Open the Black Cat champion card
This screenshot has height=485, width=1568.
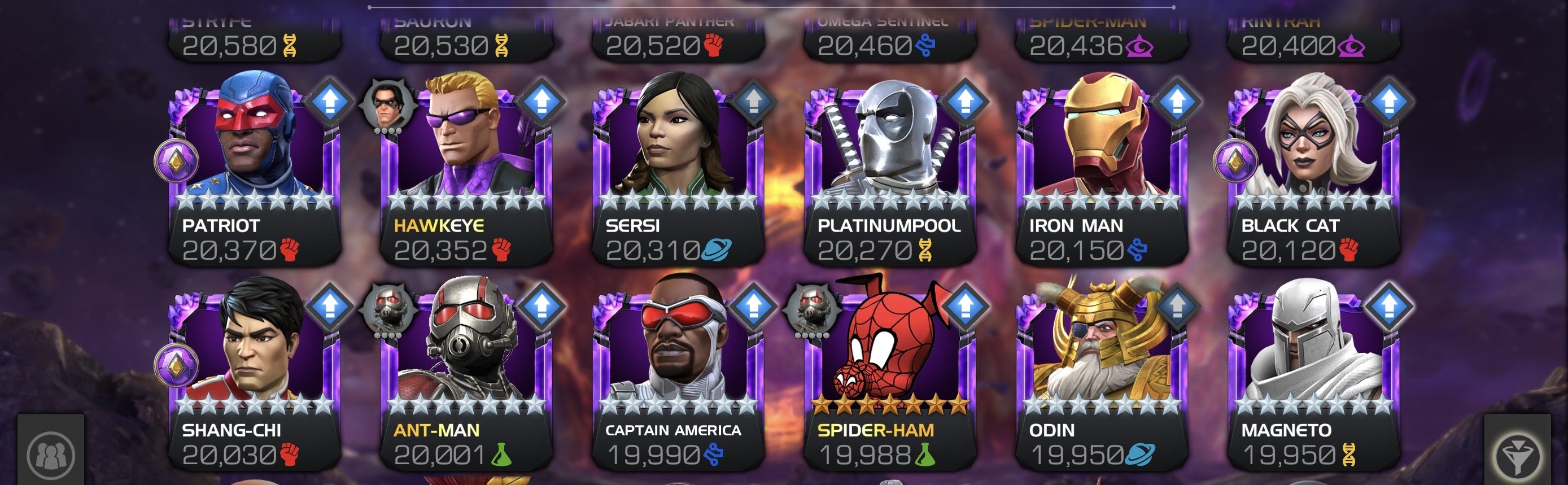(1313, 171)
